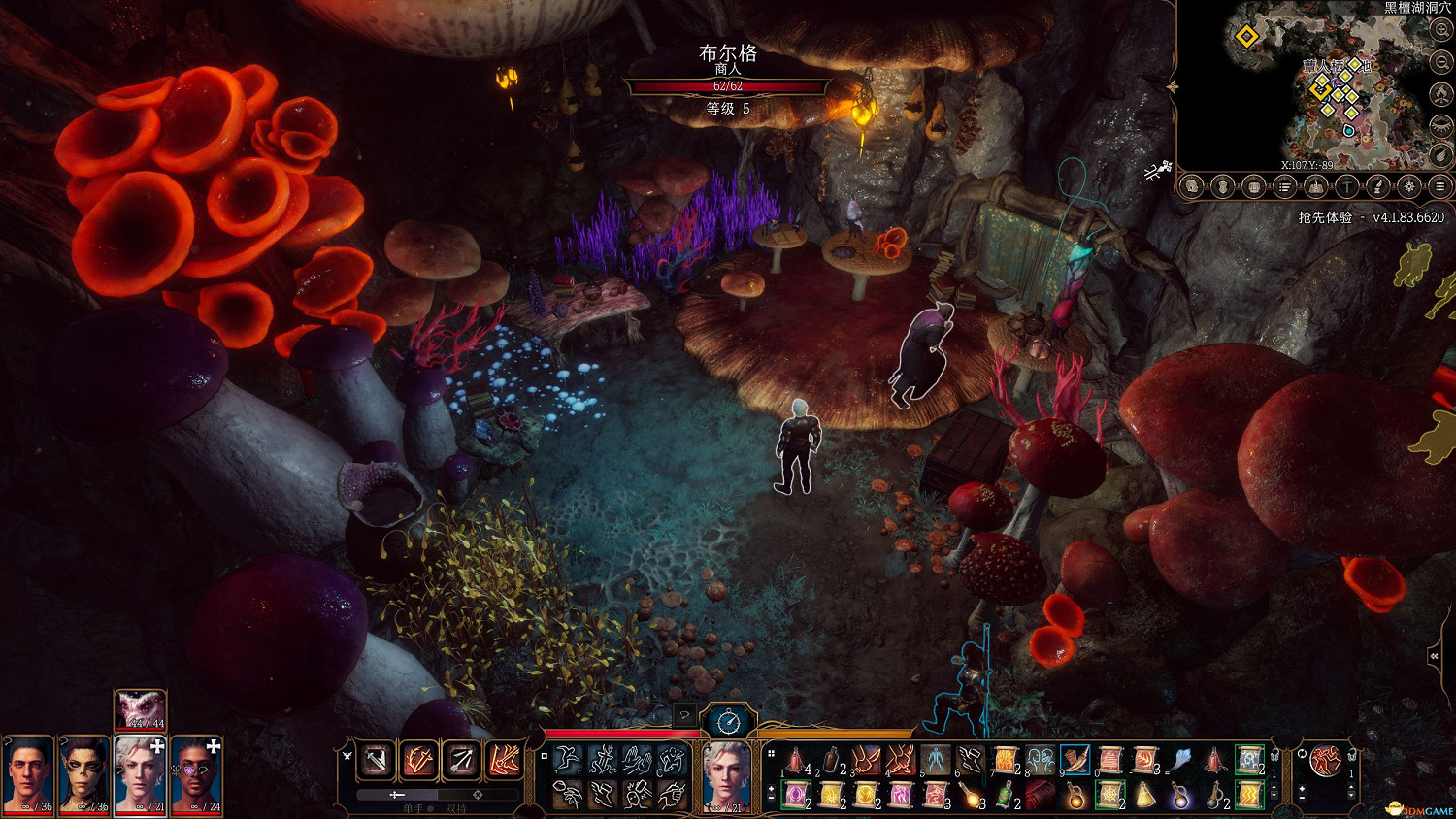Select the drinking horn in hotbar slot 9
Viewport: 1456px width, 819px height.
(1075, 761)
